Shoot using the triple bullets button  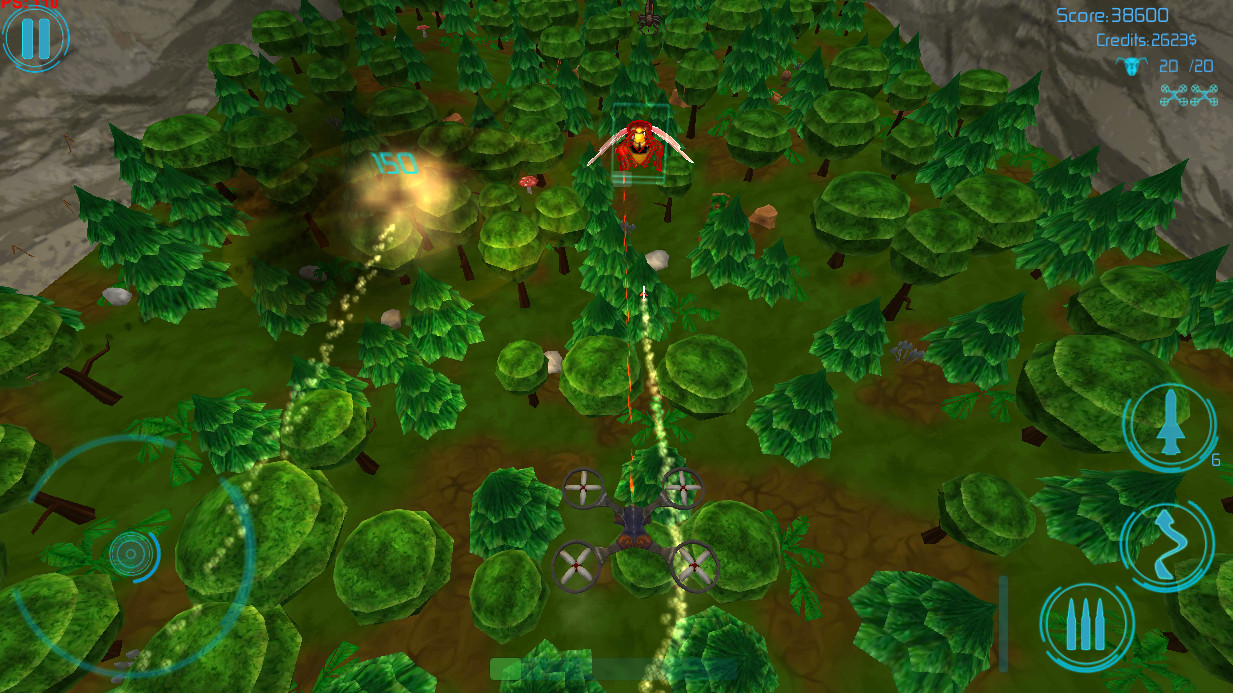[1086, 627]
